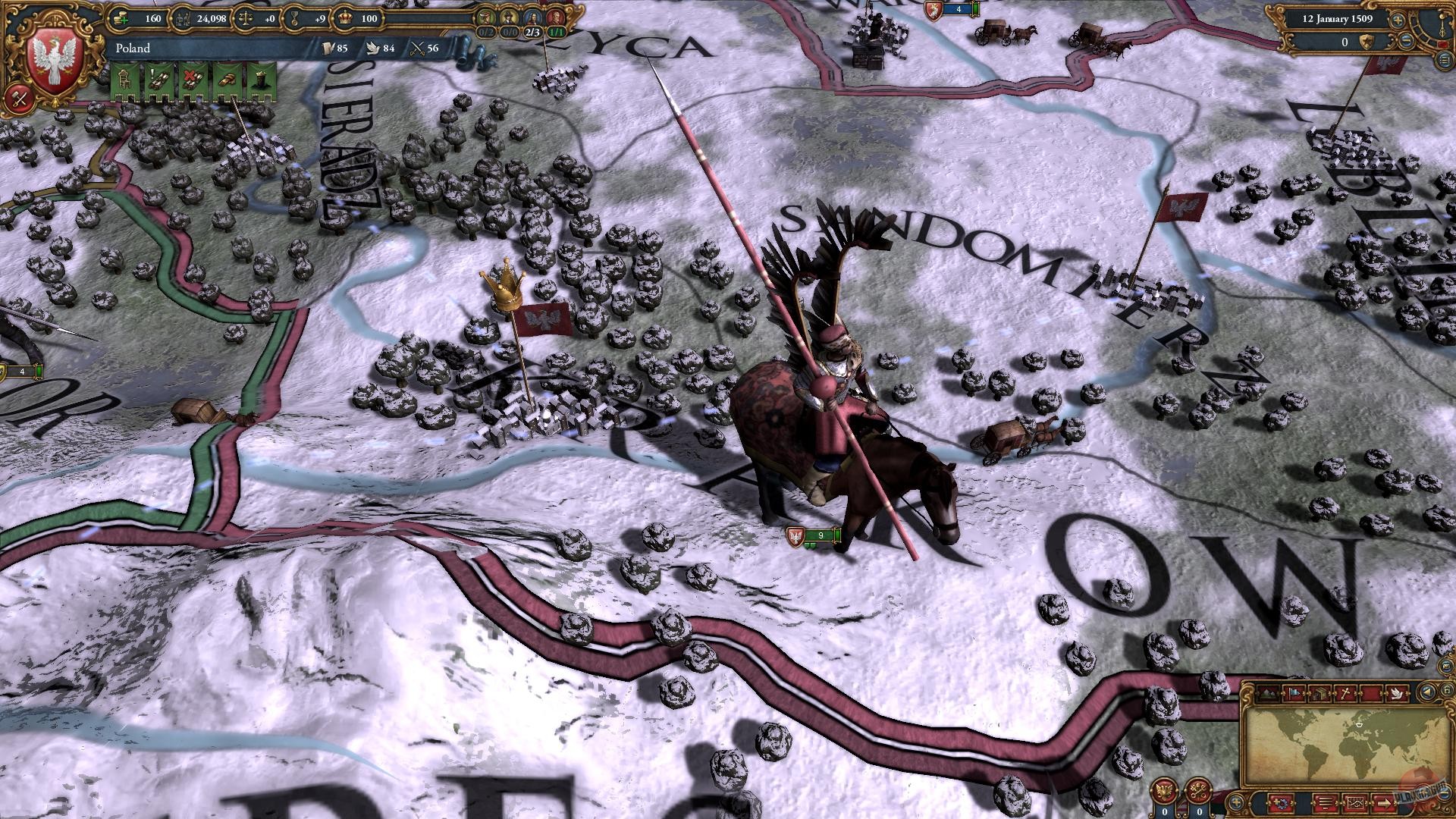Collapse the minimap navigation arrow
Image resolution: width=1456 pixels, height=819 pixels.
(x=1426, y=691)
